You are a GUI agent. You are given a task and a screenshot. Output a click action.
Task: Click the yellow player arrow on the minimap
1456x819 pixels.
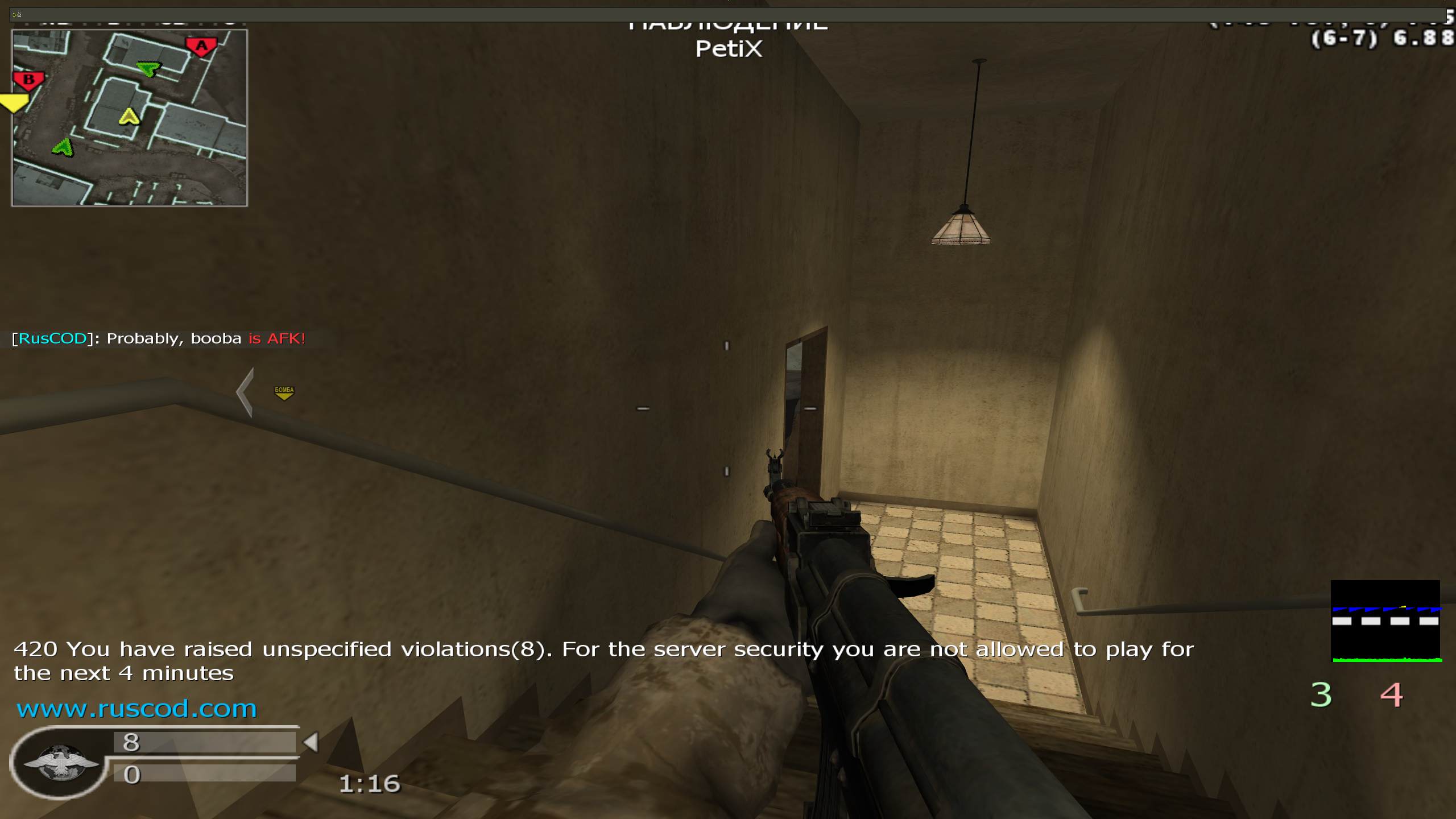[x=129, y=117]
